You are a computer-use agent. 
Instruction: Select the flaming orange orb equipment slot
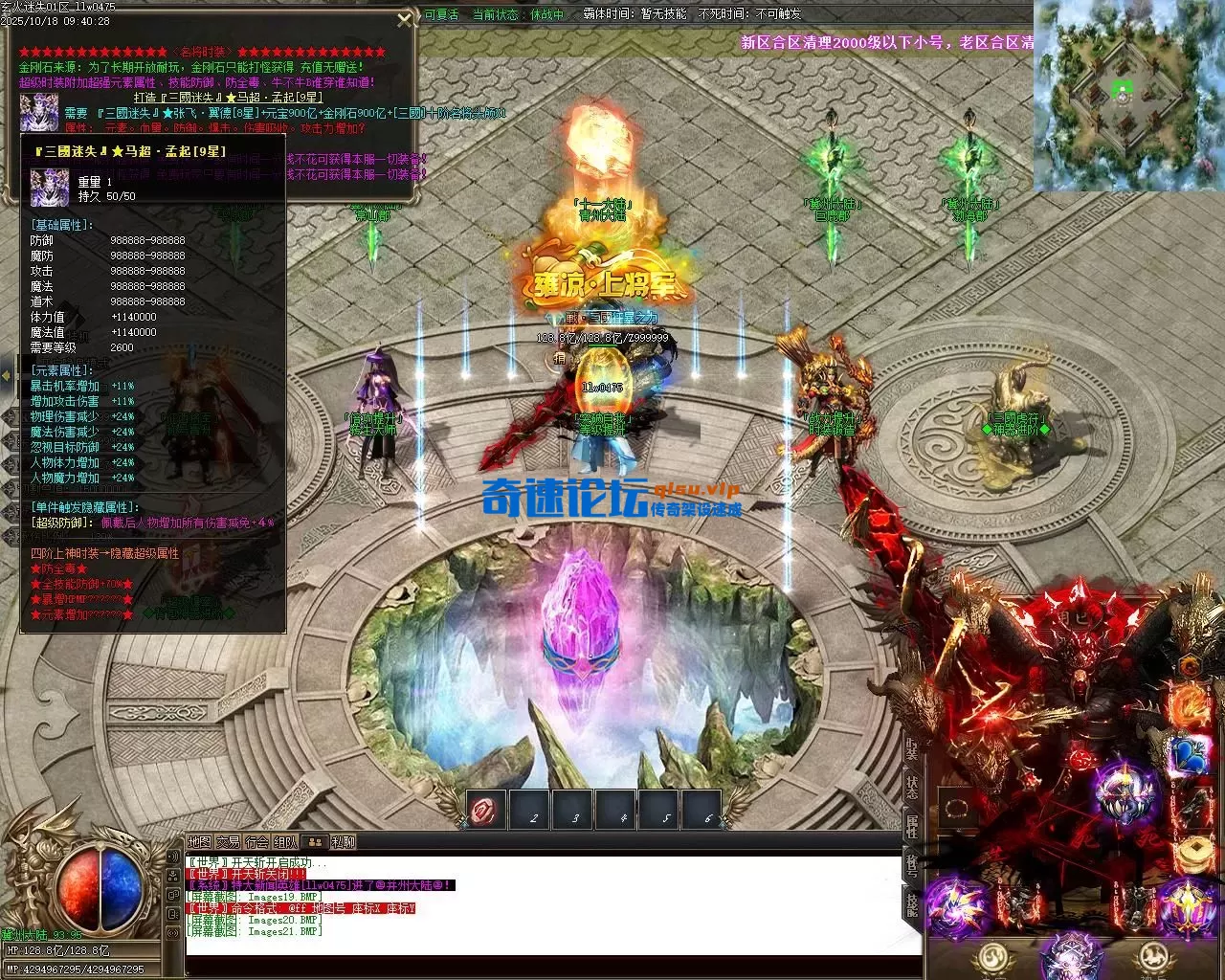1190,705
